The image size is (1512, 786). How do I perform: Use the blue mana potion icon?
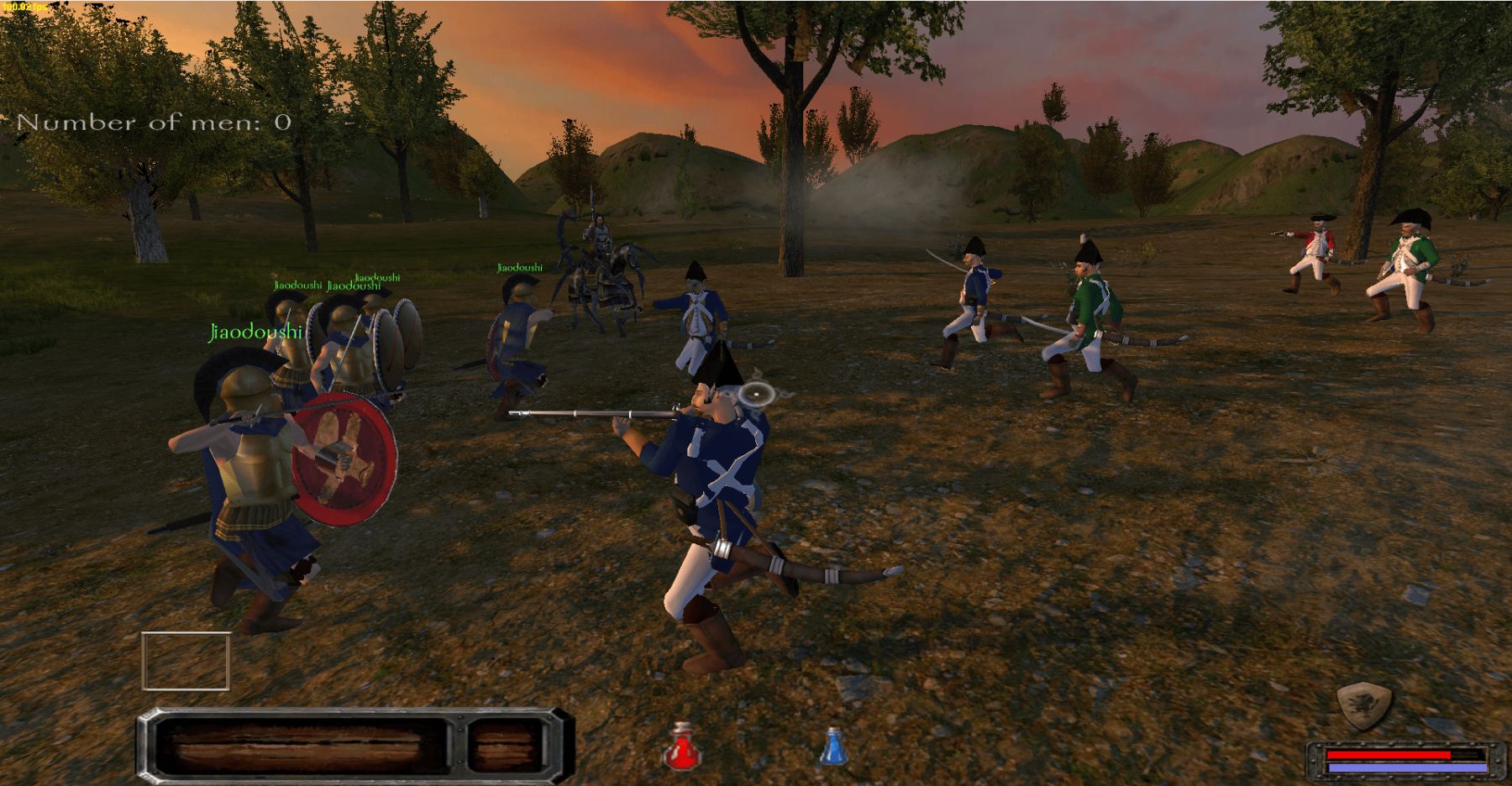(832, 747)
